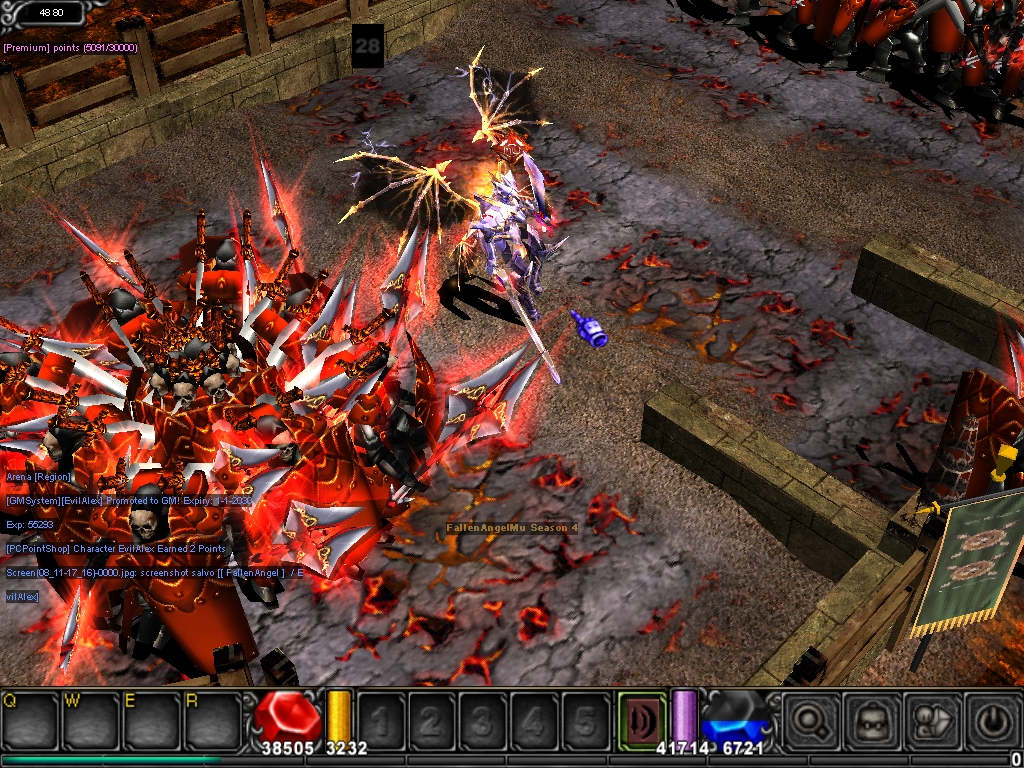Pick skill slot number 5
The height and width of the screenshot is (768, 1024).
[x=585, y=719]
